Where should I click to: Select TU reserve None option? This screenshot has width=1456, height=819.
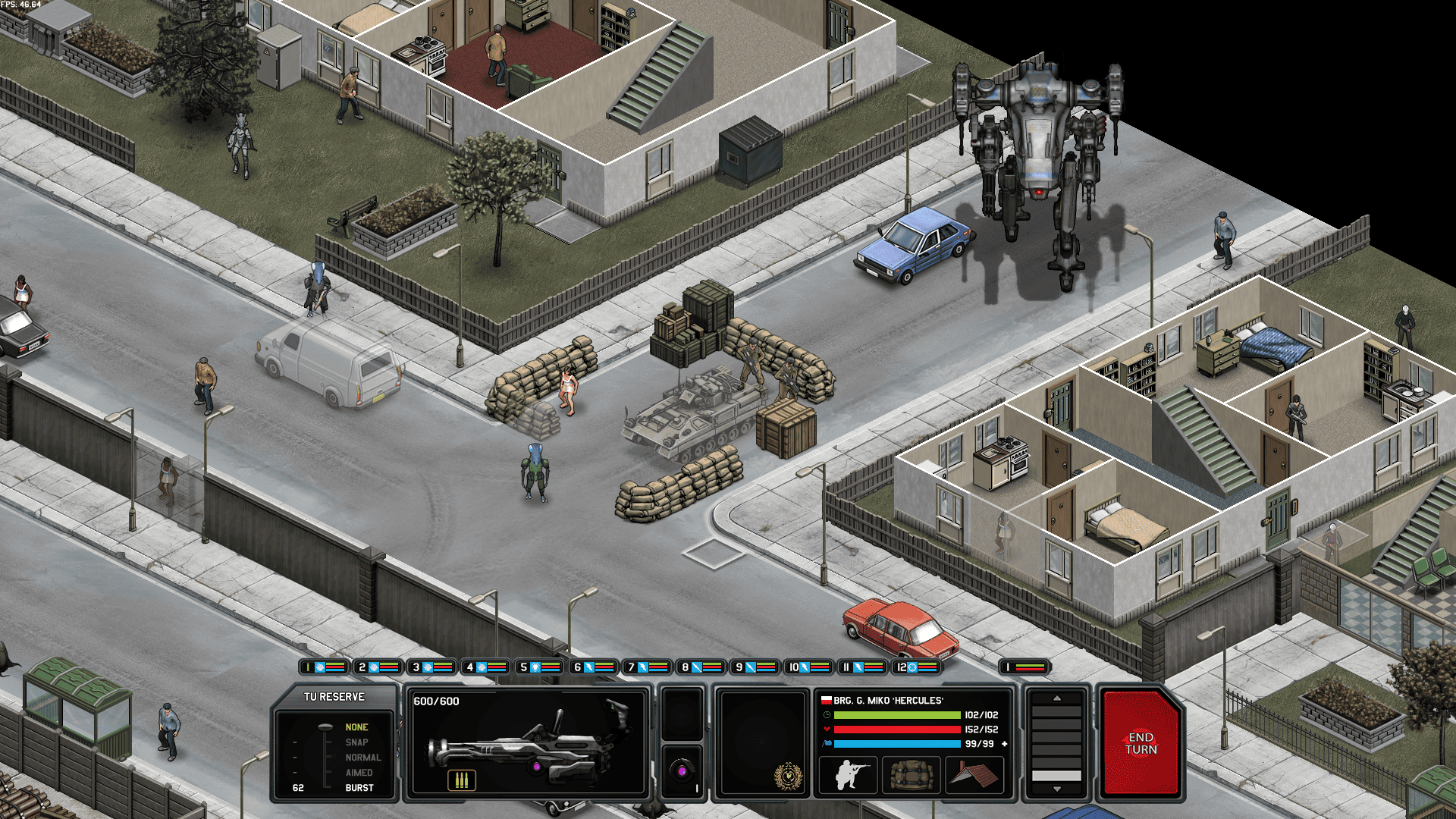[356, 727]
